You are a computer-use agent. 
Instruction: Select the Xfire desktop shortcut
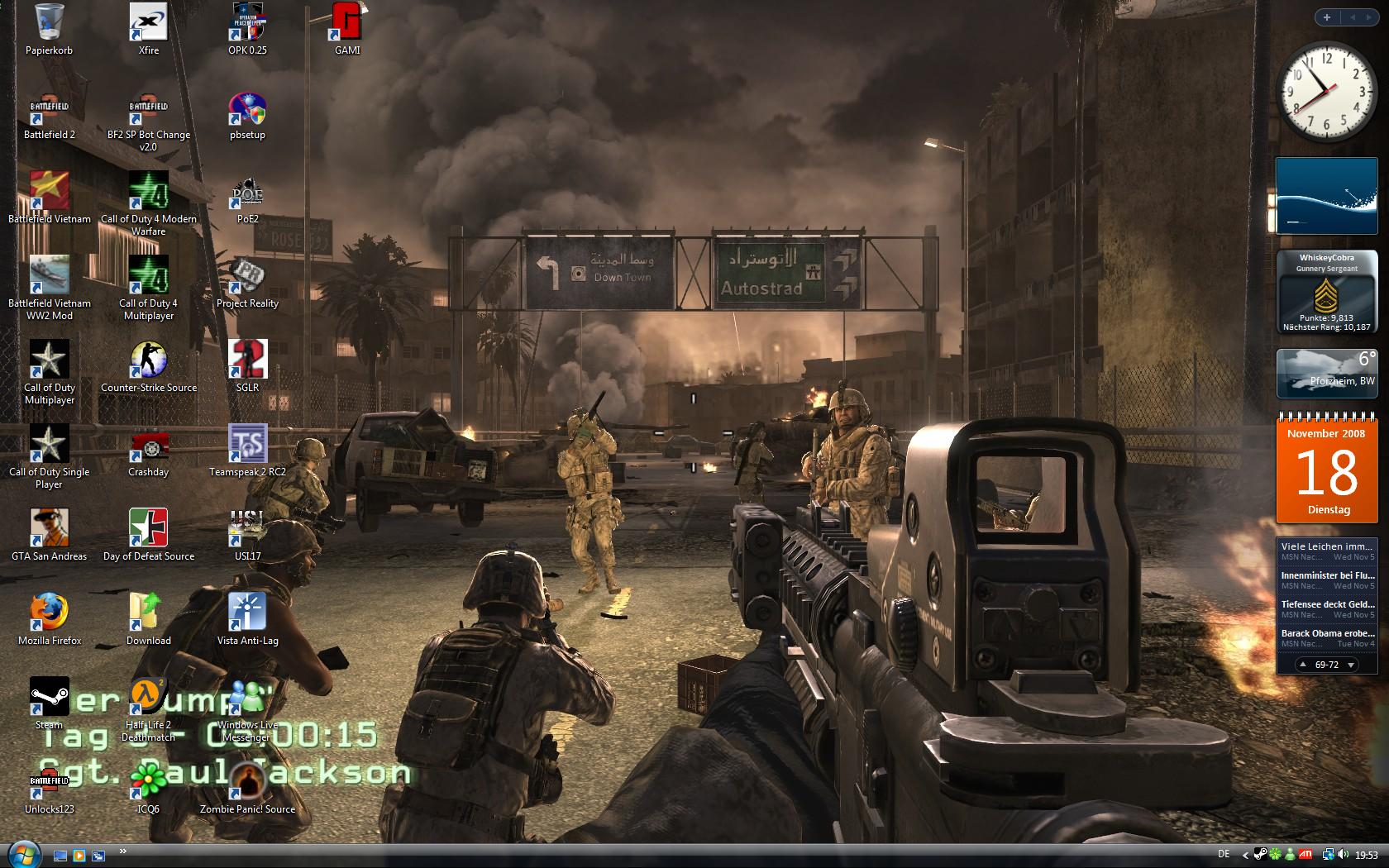149,23
